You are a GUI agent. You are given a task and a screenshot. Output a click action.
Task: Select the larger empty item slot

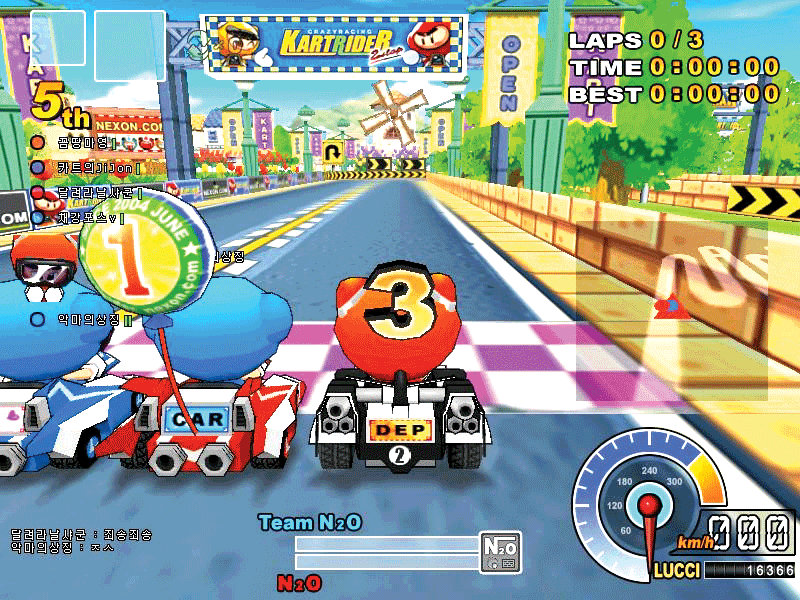[130, 46]
